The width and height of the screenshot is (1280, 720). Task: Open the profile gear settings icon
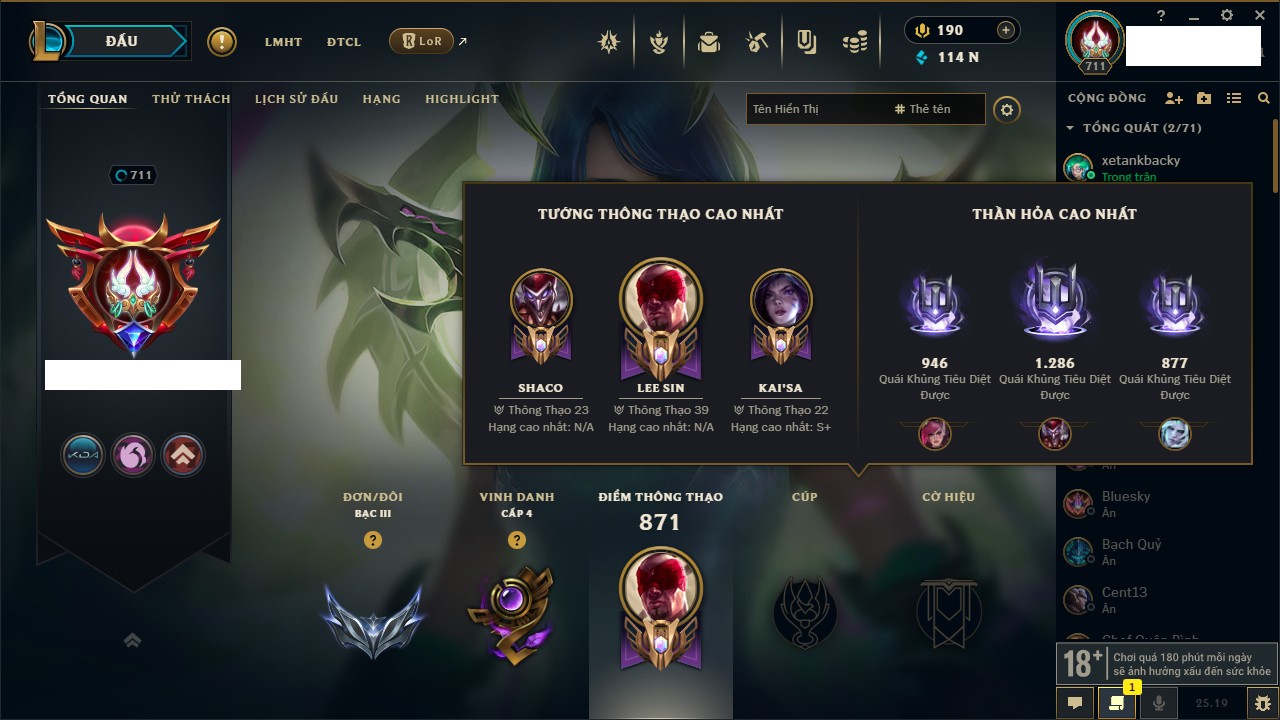click(1007, 109)
